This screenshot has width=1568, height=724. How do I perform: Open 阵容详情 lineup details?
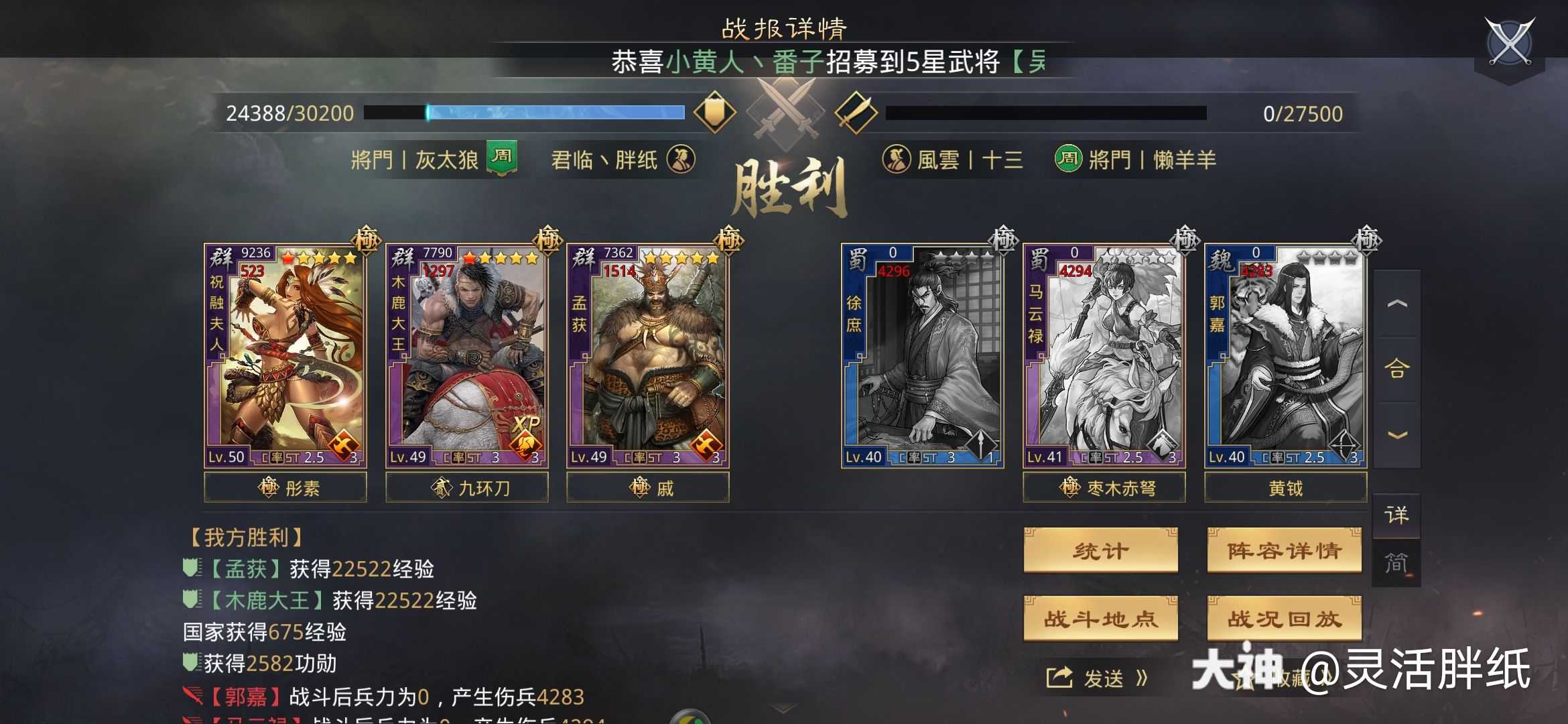point(1285,550)
